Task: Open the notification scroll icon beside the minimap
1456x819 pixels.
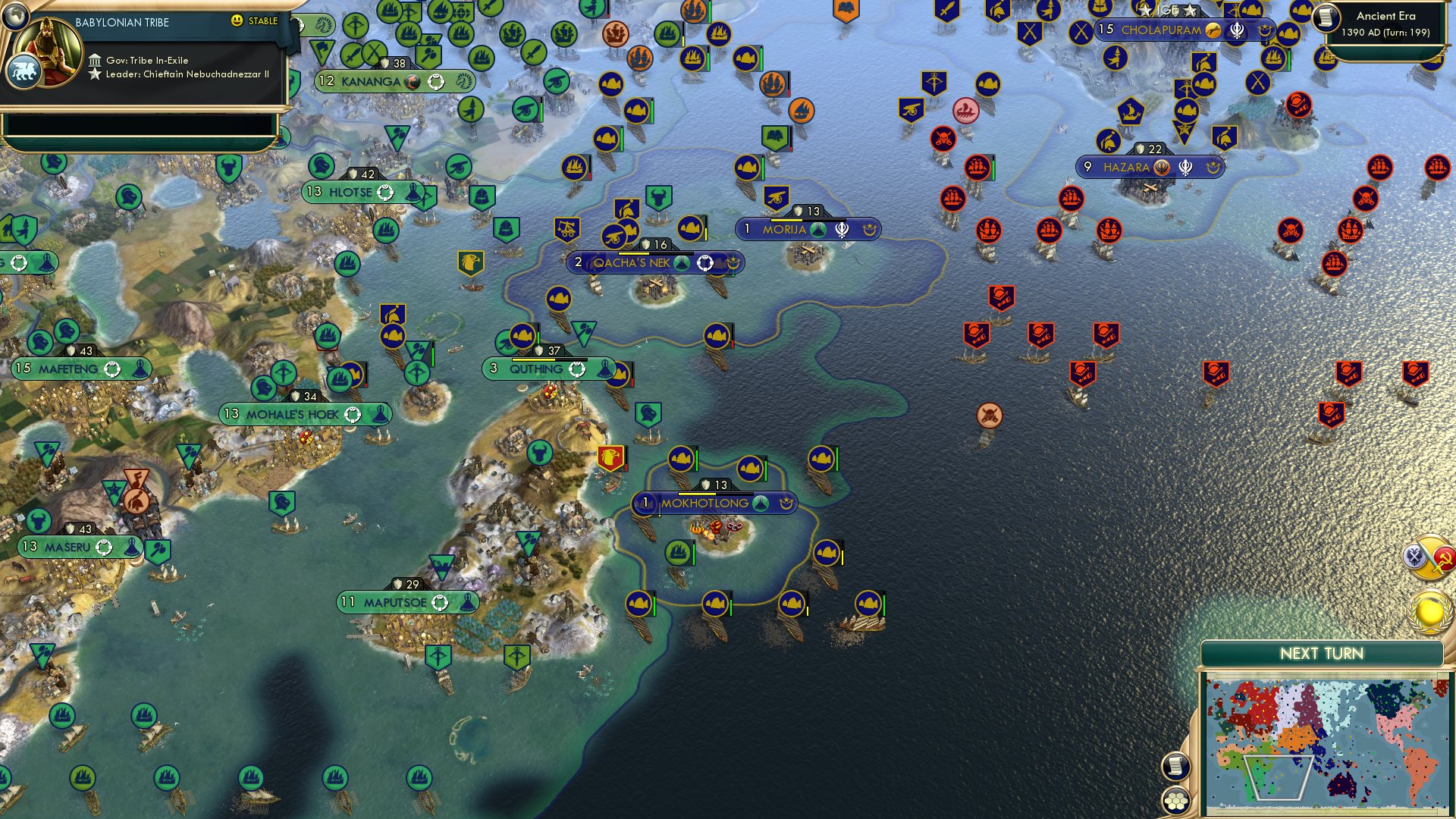Action: (x=1176, y=767)
